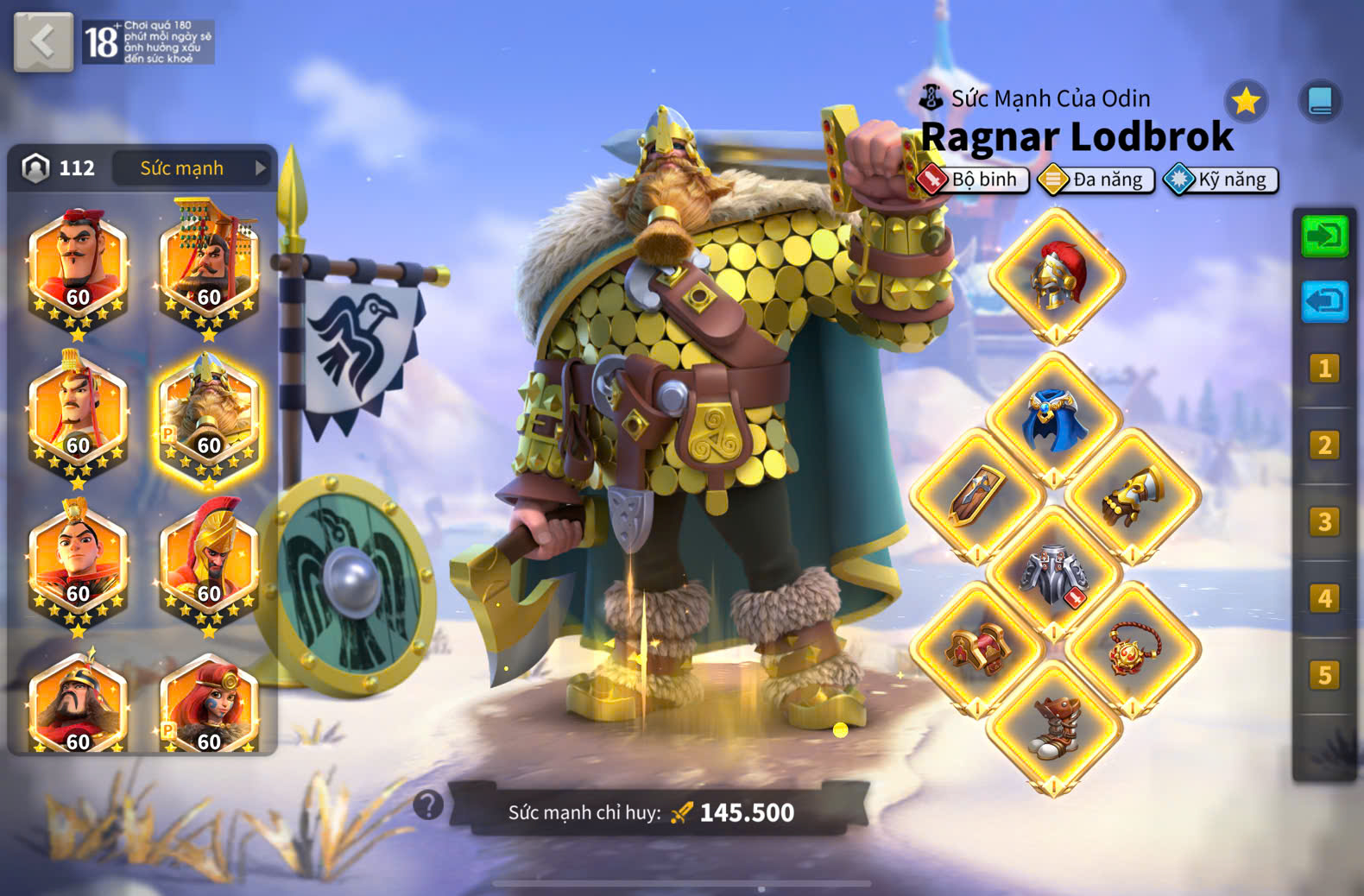Click the blue arrow unequip button
This screenshot has width=1364, height=896.
[1324, 301]
